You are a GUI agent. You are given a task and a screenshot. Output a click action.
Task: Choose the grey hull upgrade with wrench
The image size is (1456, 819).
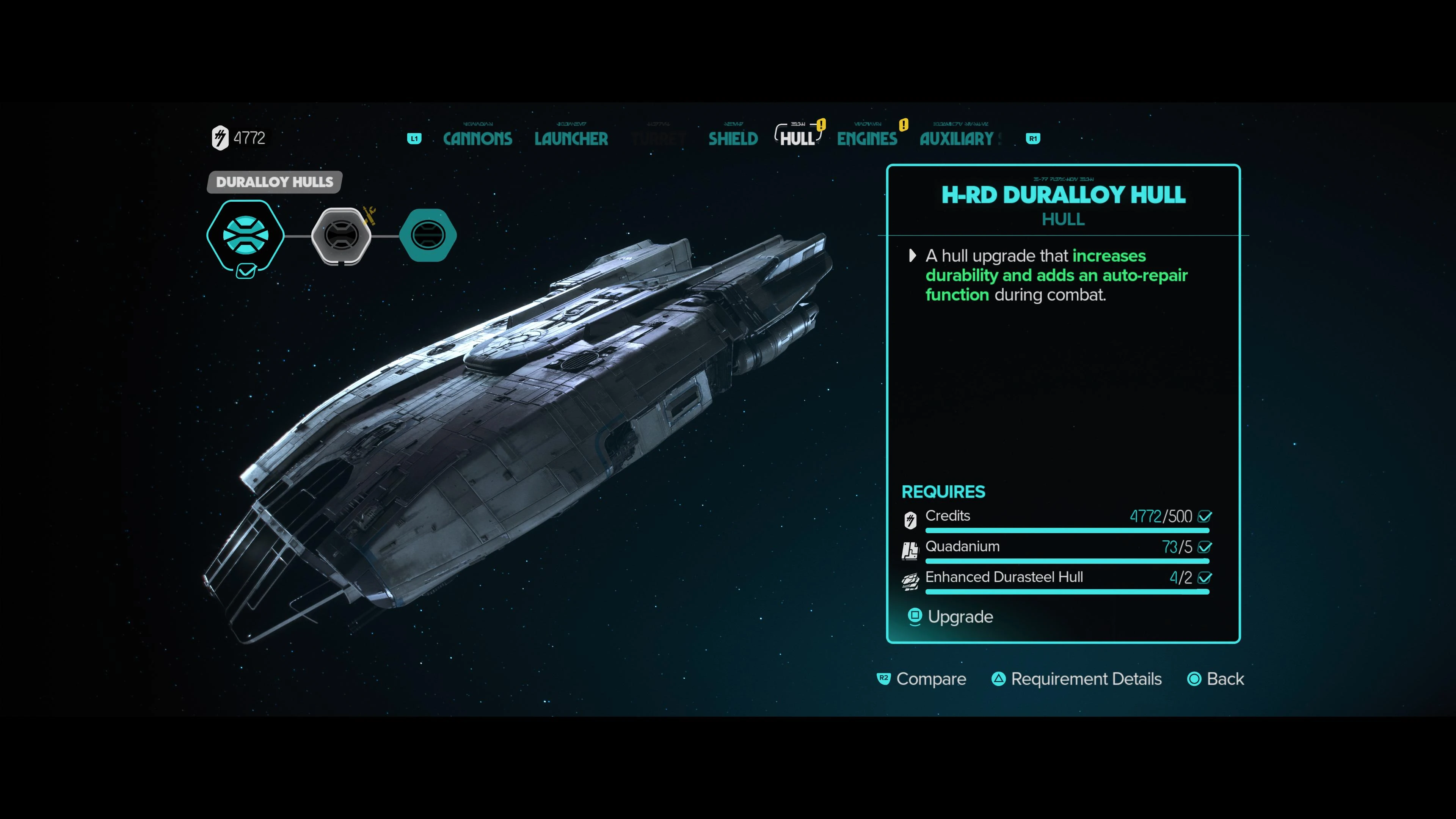click(341, 235)
